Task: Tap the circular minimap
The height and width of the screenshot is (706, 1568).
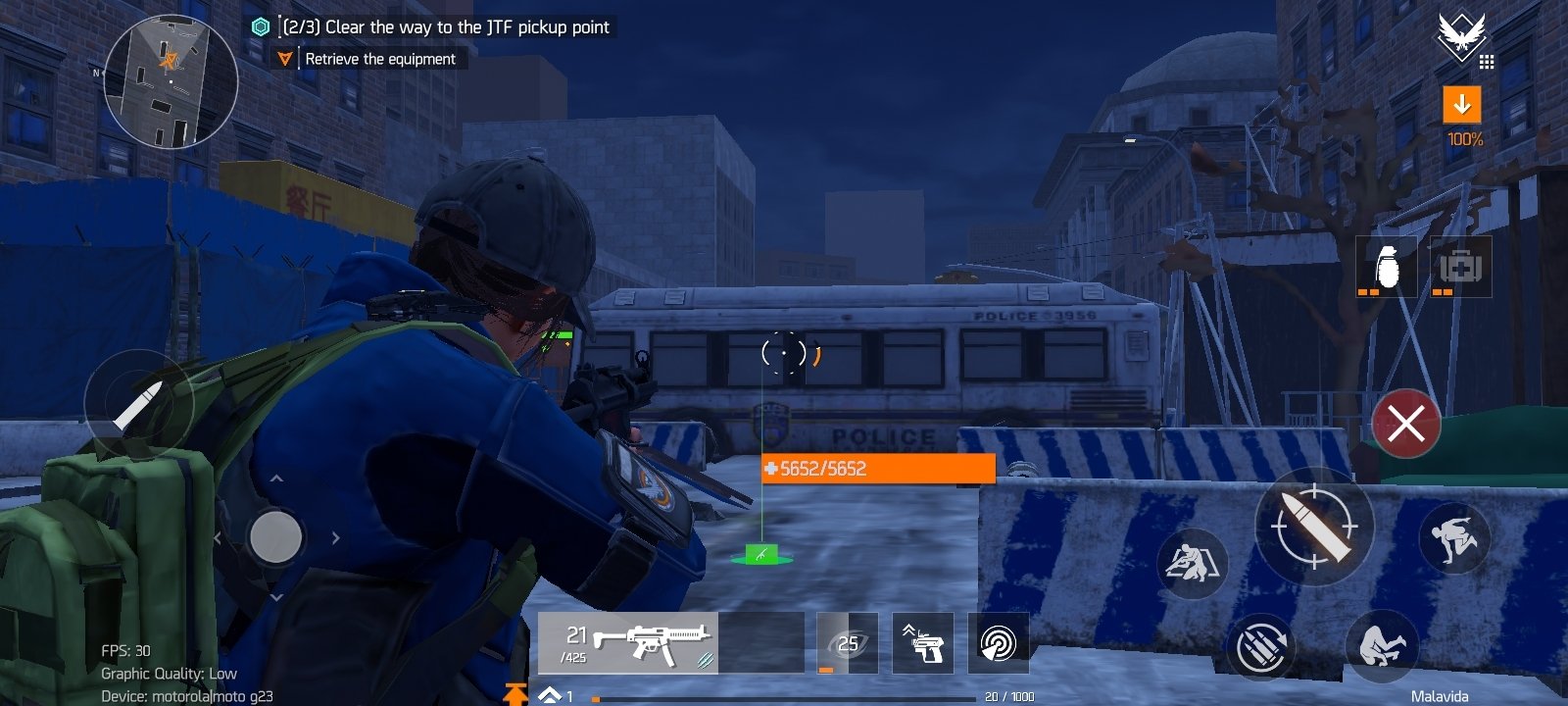Action: [x=171, y=80]
